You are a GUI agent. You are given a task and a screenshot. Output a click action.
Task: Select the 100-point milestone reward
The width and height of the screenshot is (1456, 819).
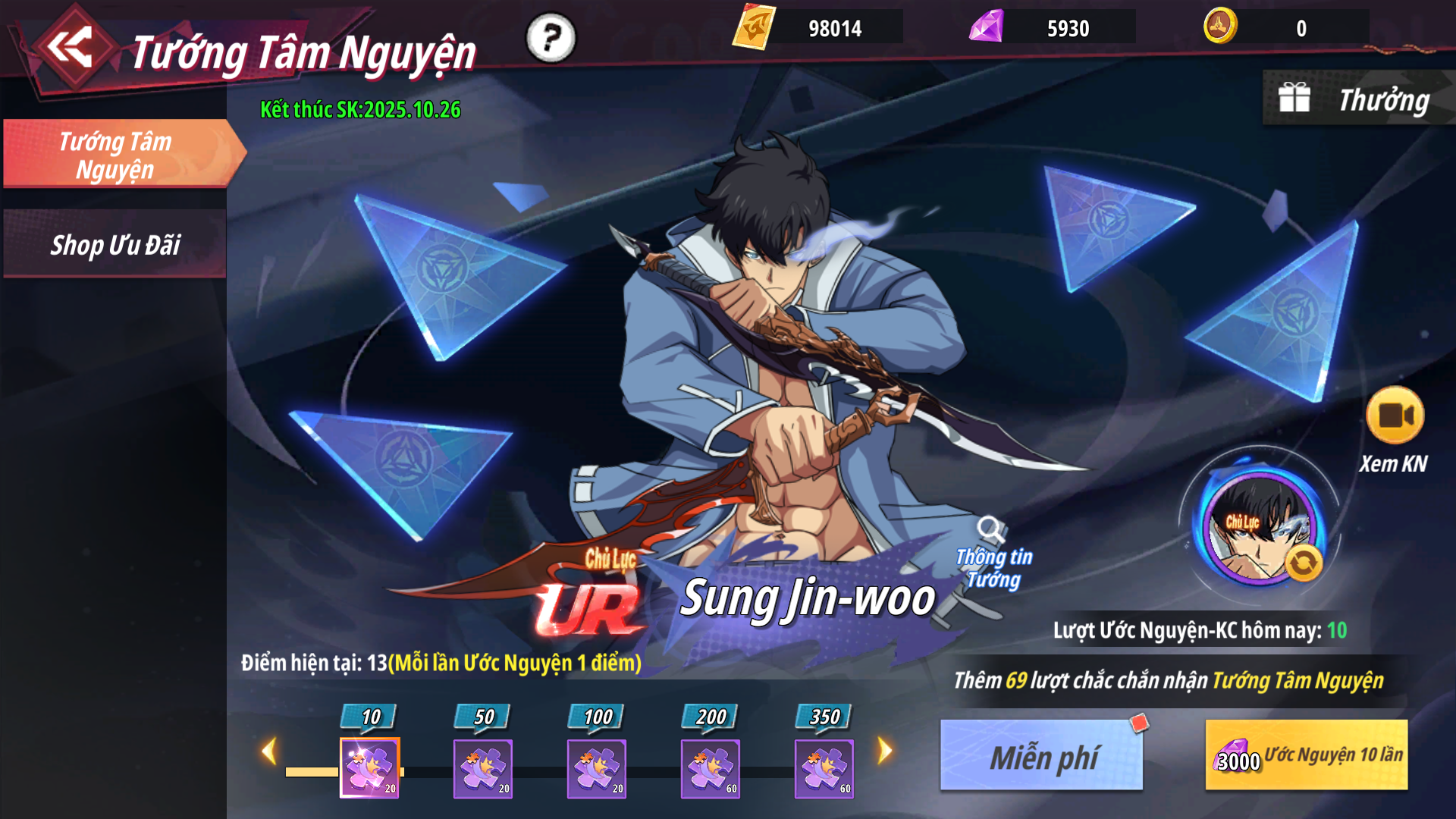click(x=597, y=767)
